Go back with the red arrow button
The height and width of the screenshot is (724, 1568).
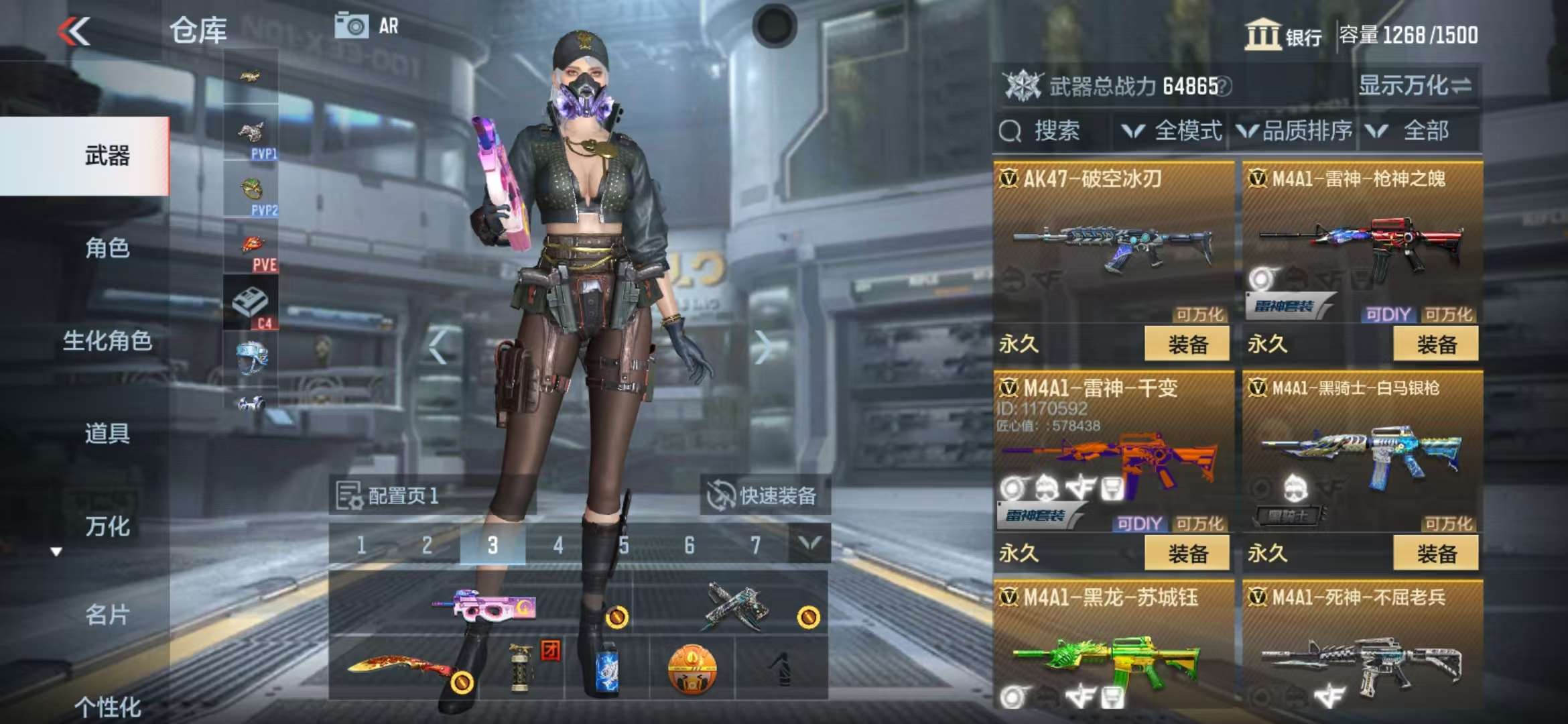tap(74, 31)
